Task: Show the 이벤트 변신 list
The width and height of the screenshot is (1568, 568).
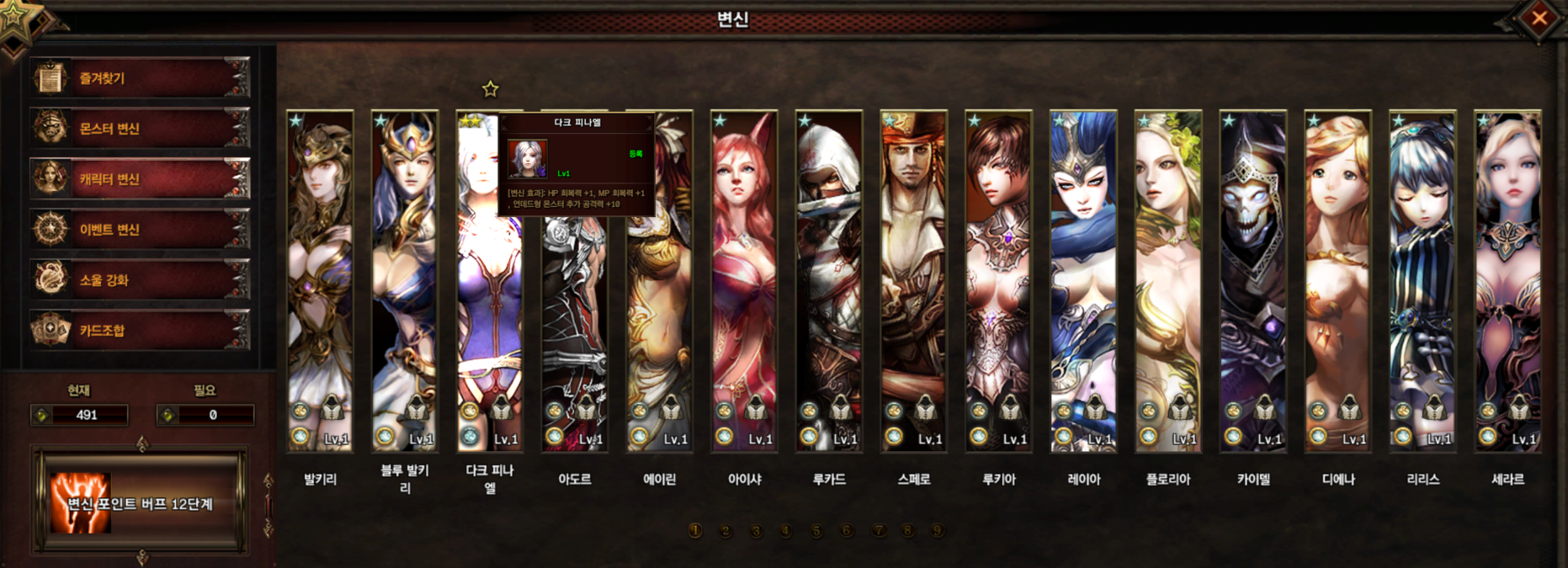Action: [x=140, y=230]
